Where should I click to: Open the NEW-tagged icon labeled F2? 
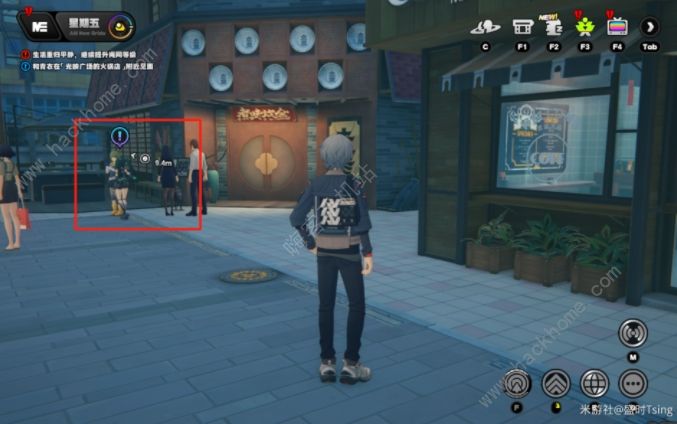point(552,27)
